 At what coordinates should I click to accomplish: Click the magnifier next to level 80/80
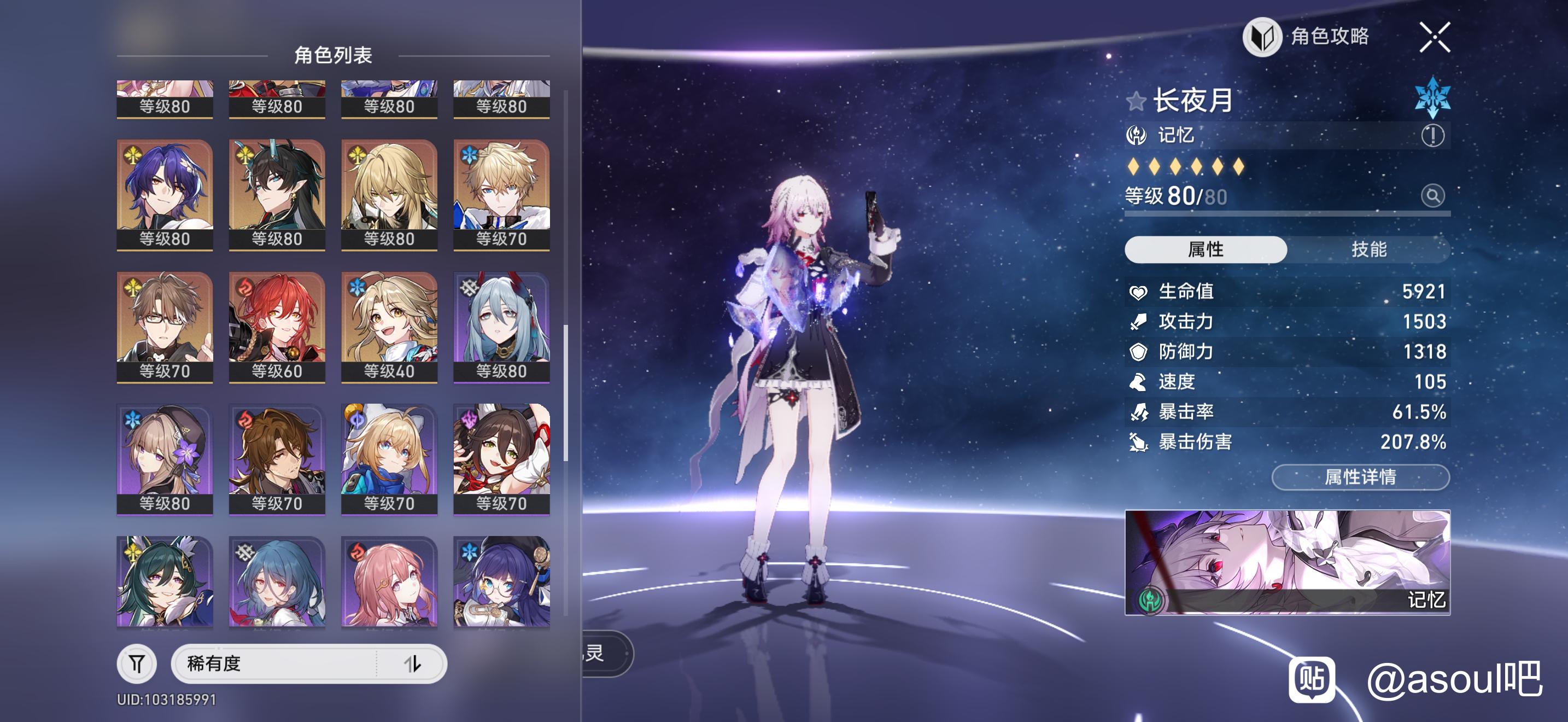[1432, 196]
